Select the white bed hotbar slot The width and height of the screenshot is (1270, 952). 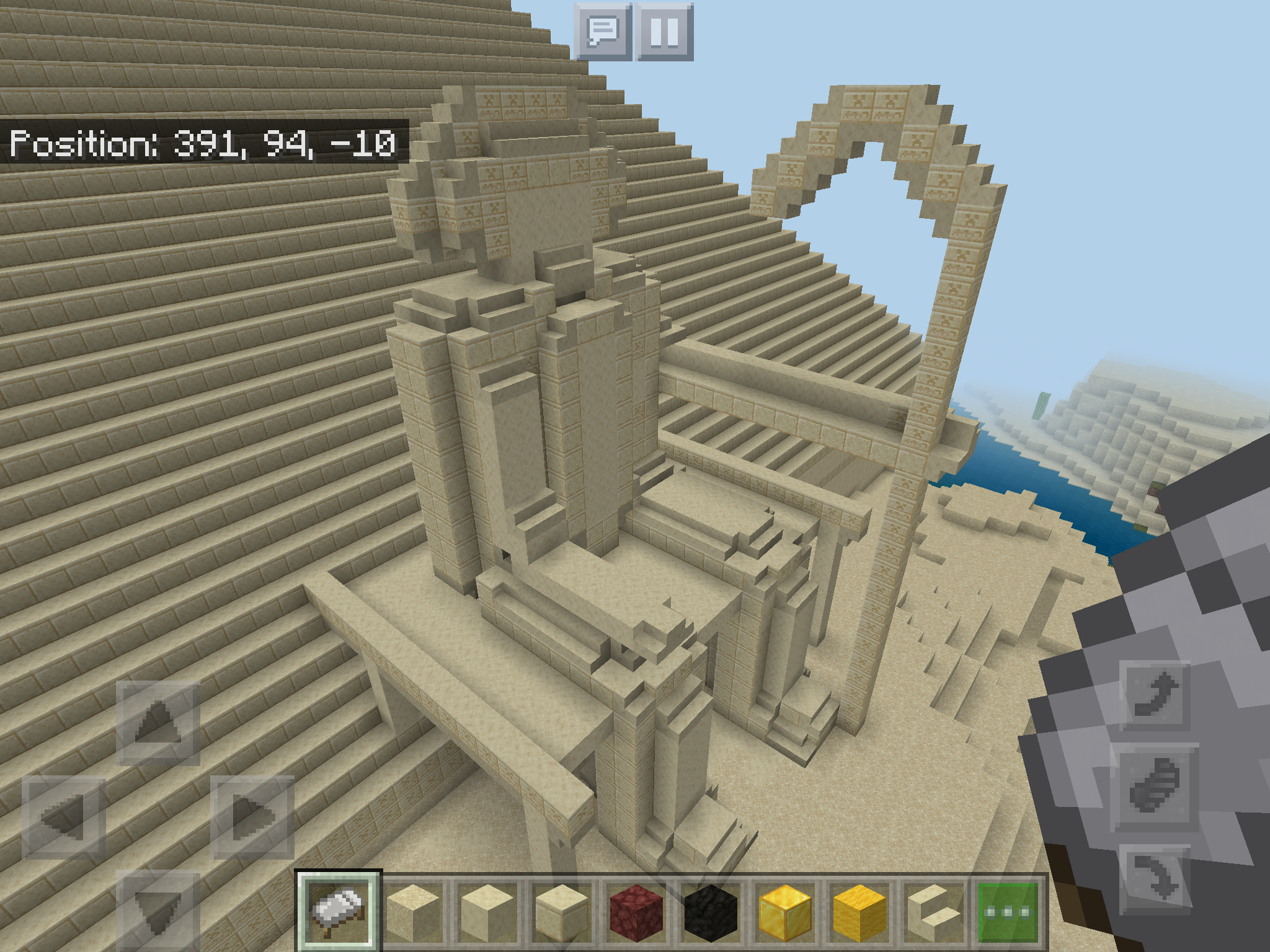(338, 911)
